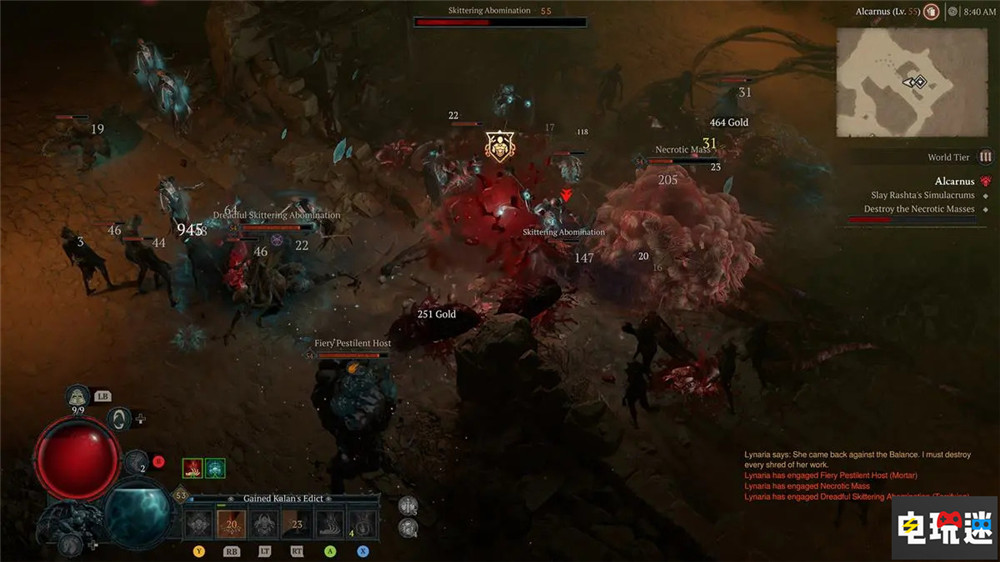Click the red buff status icon
The width and height of the screenshot is (1000, 562).
coord(192,468)
